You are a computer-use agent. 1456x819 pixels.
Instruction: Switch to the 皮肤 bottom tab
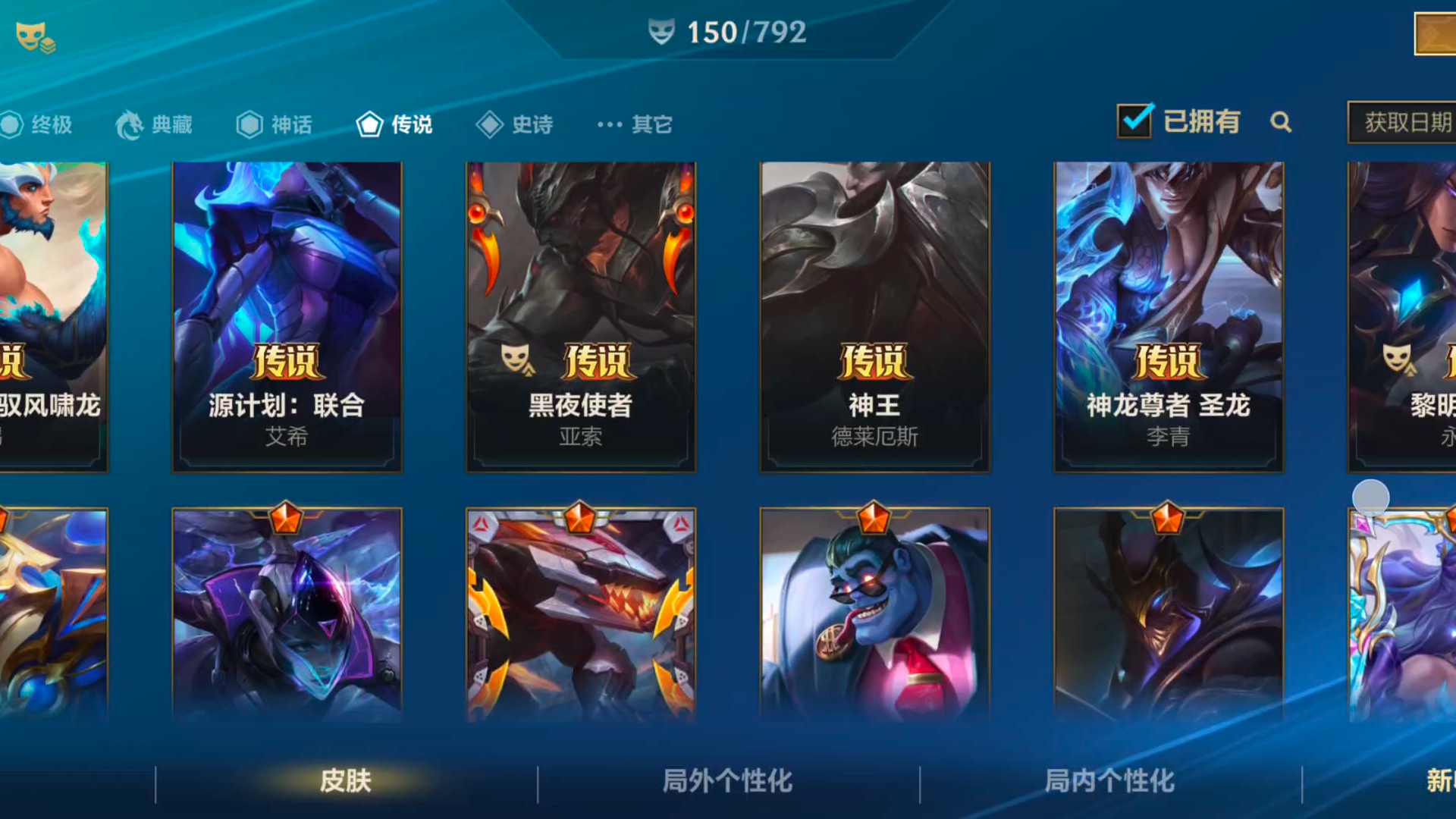346,781
